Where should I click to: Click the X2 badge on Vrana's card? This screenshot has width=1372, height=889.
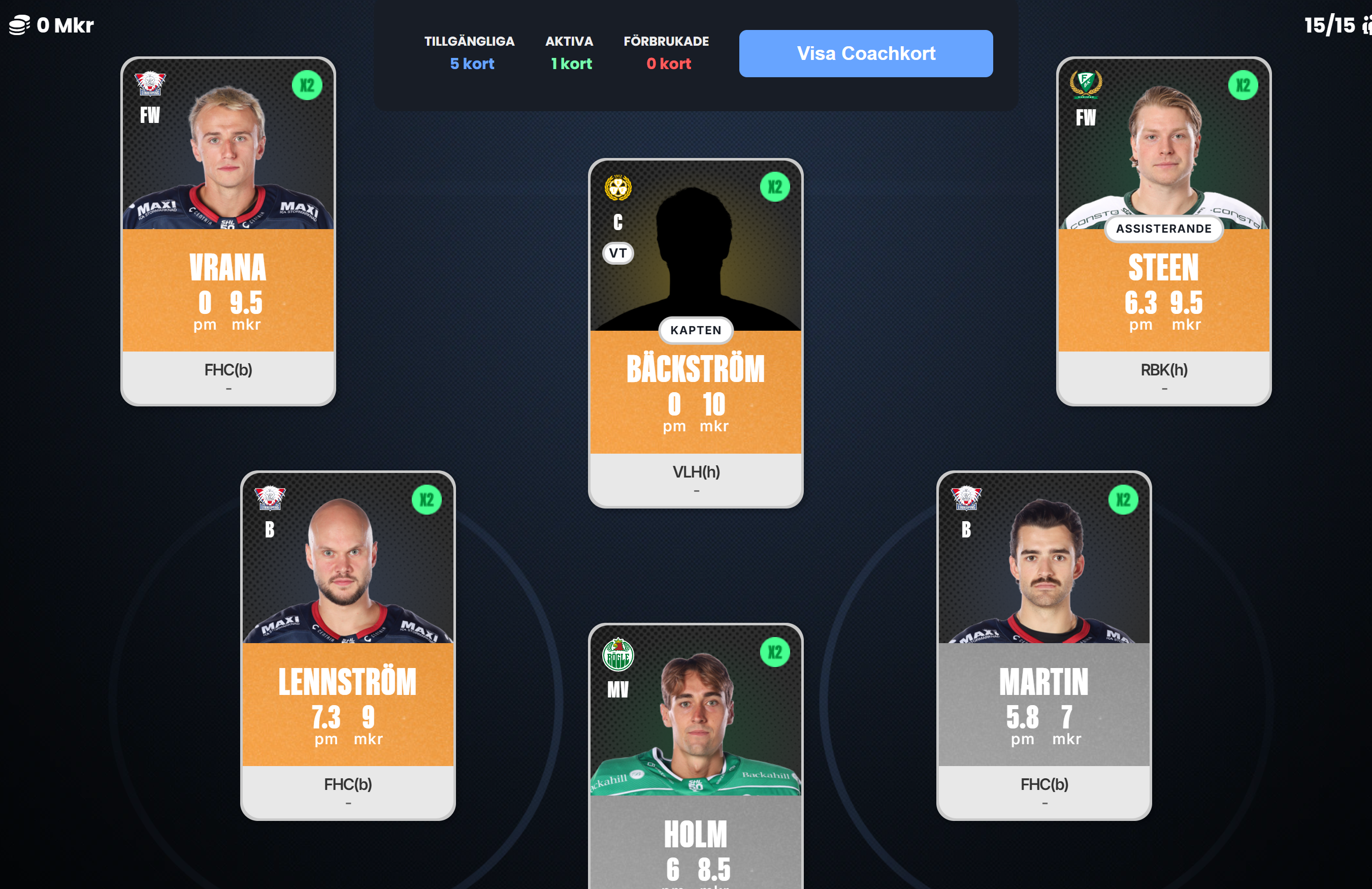pyautogui.click(x=307, y=85)
